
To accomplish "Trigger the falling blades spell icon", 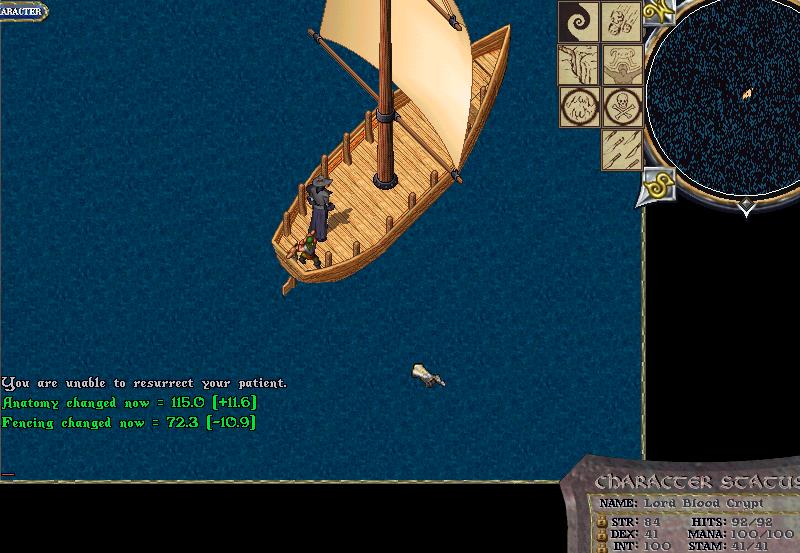I will pyautogui.click(x=620, y=149).
